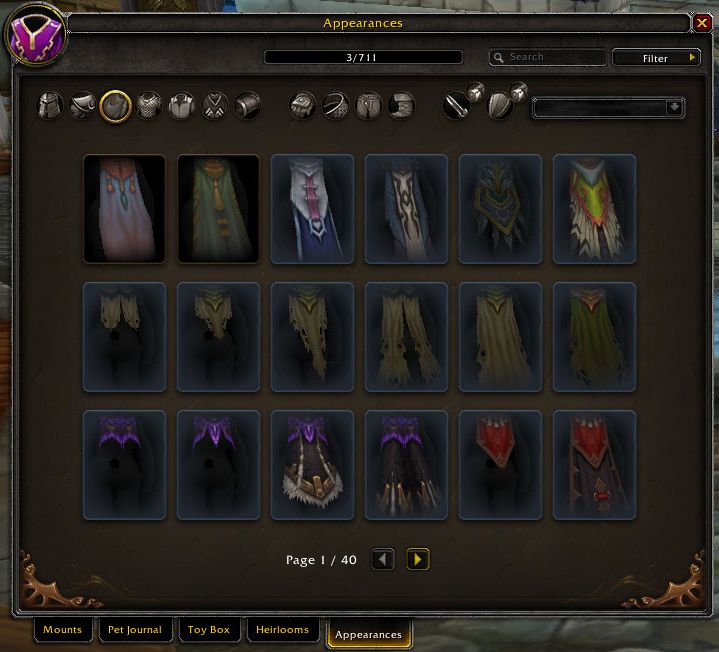Show the Heirlooms tab
The image size is (719, 652).
tap(284, 631)
